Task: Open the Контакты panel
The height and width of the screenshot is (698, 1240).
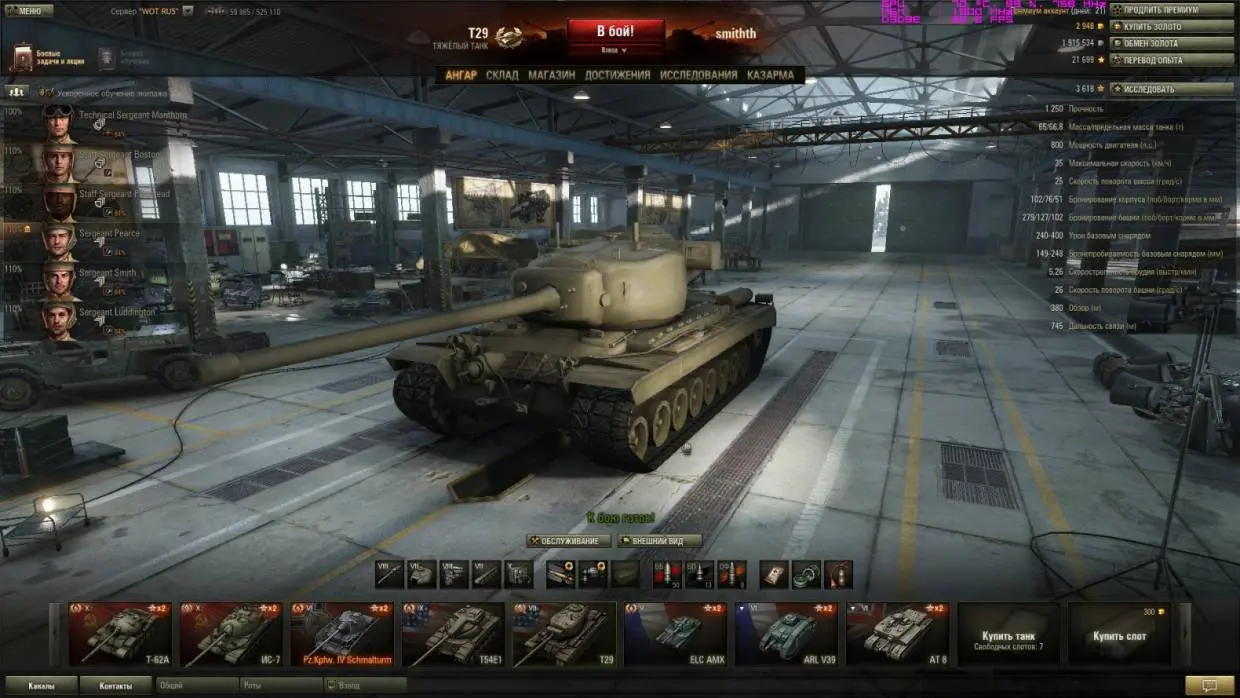Action: [115, 686]
